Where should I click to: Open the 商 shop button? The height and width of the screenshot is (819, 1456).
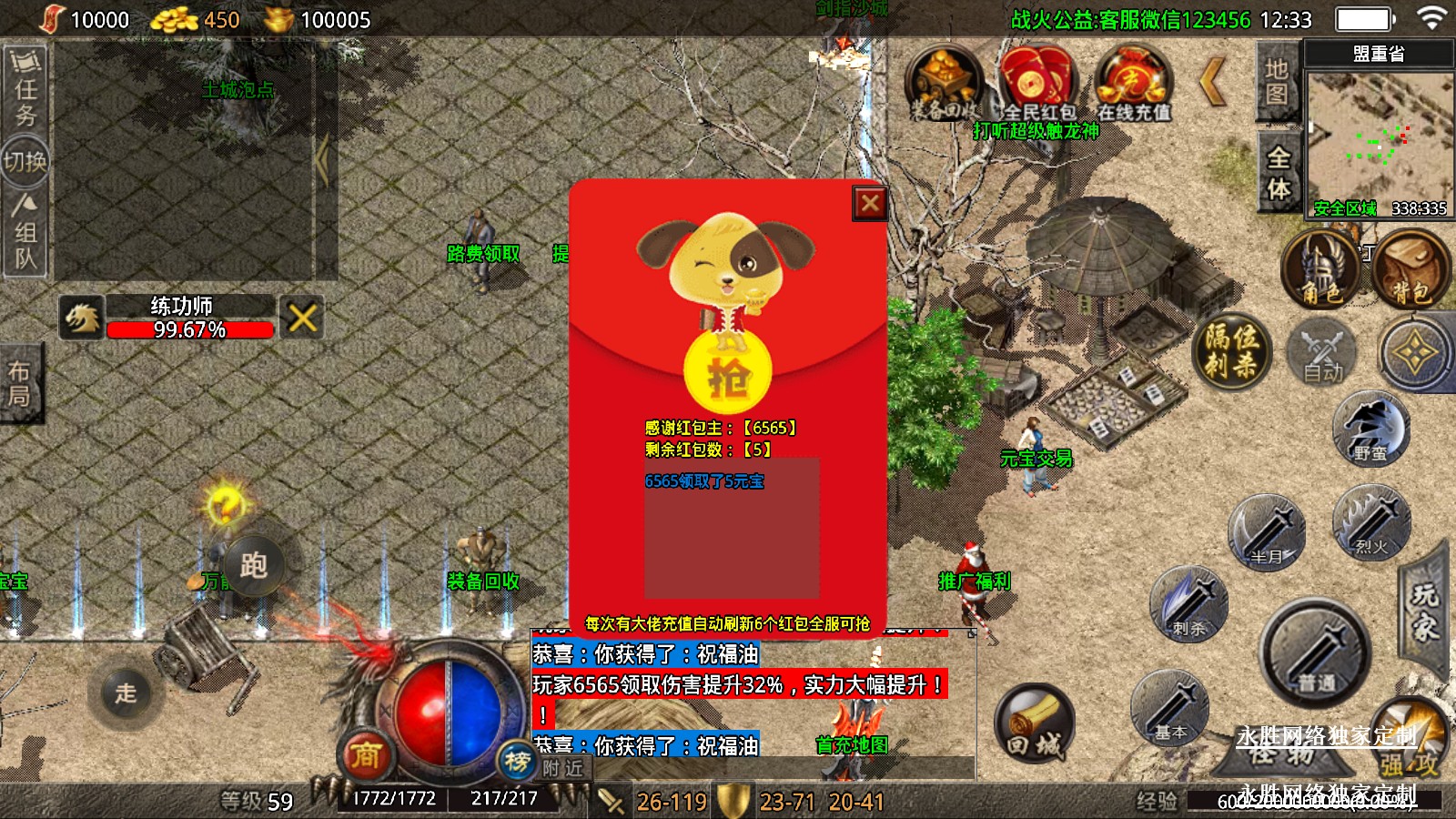coord(366,753)
